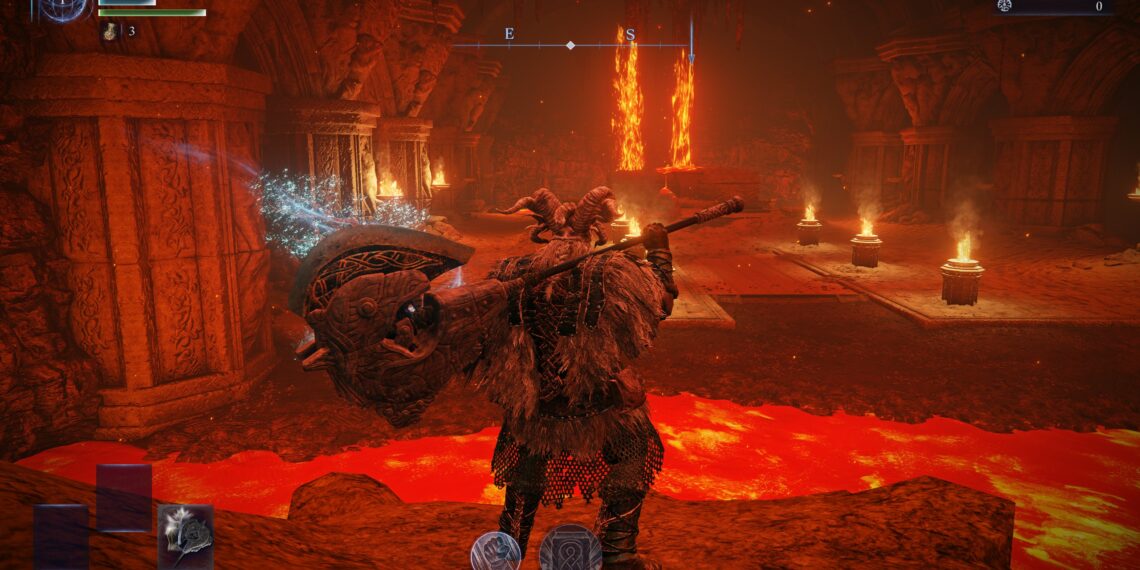Select the flask icon beside the 3
The height and width of the screenshot is (570, 1140).
[x=110, y=32]
